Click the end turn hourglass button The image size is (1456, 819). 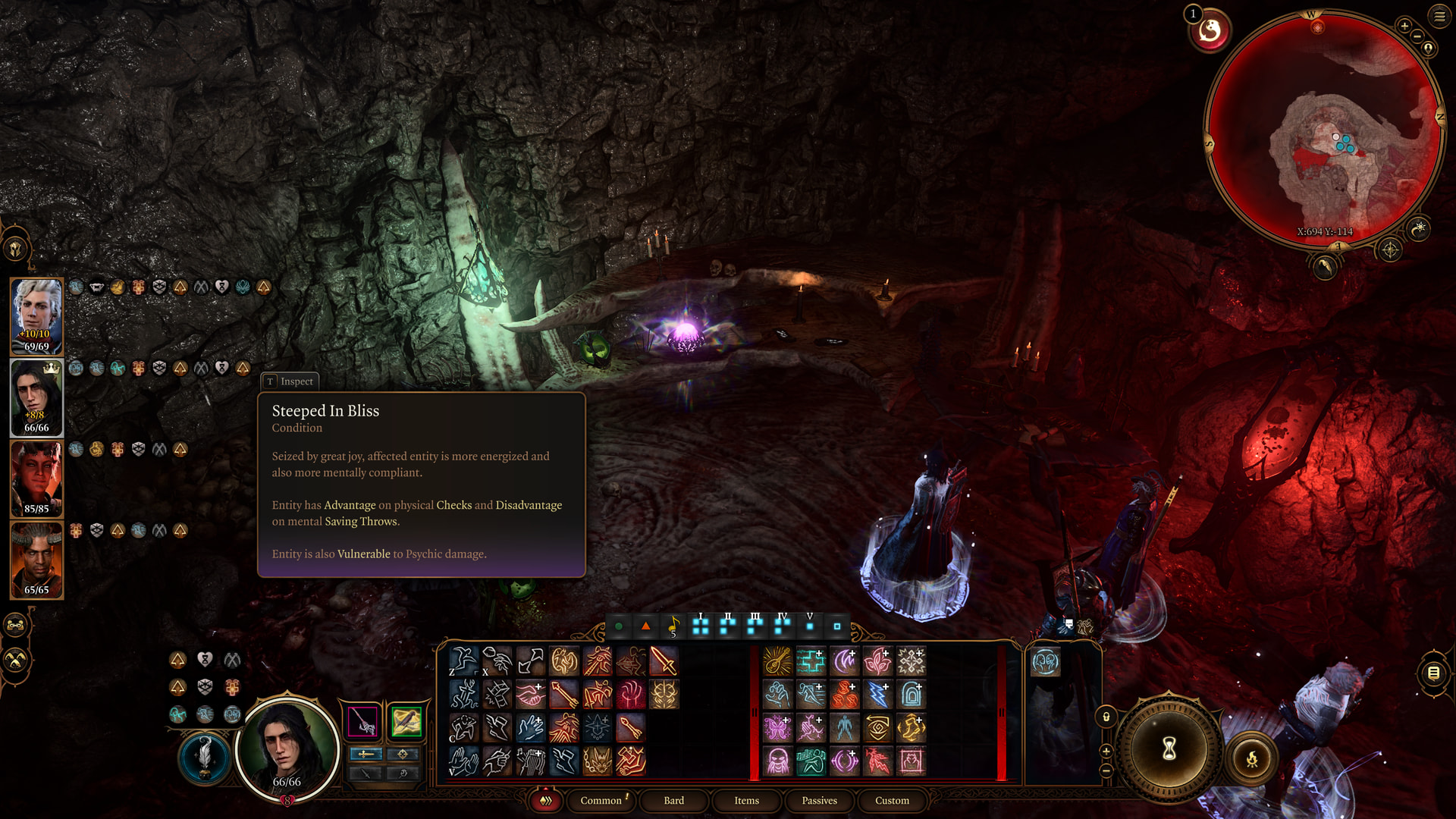(x=1169, y=749)
